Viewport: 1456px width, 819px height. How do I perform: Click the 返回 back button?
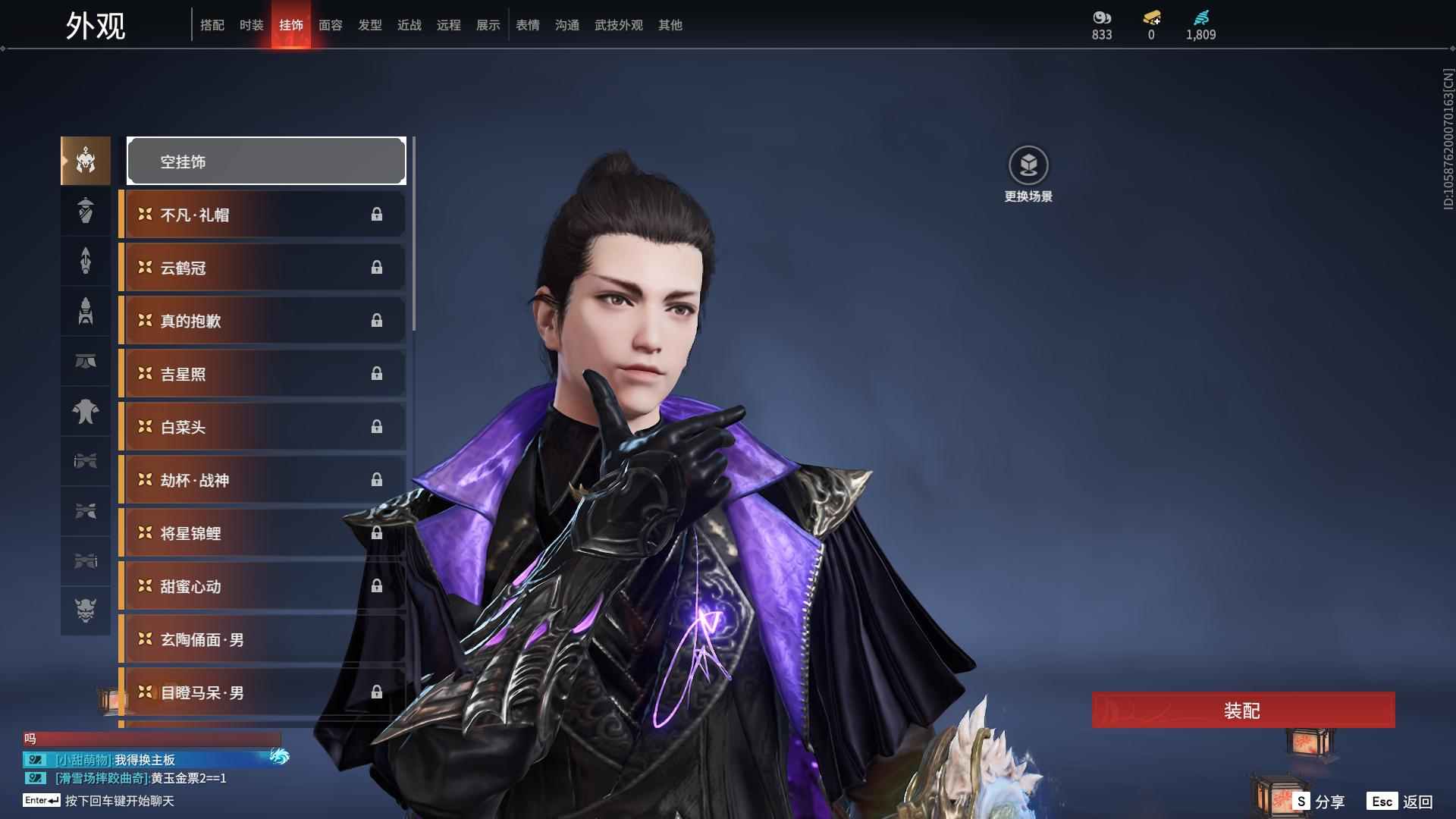(x=1401, y=802)
